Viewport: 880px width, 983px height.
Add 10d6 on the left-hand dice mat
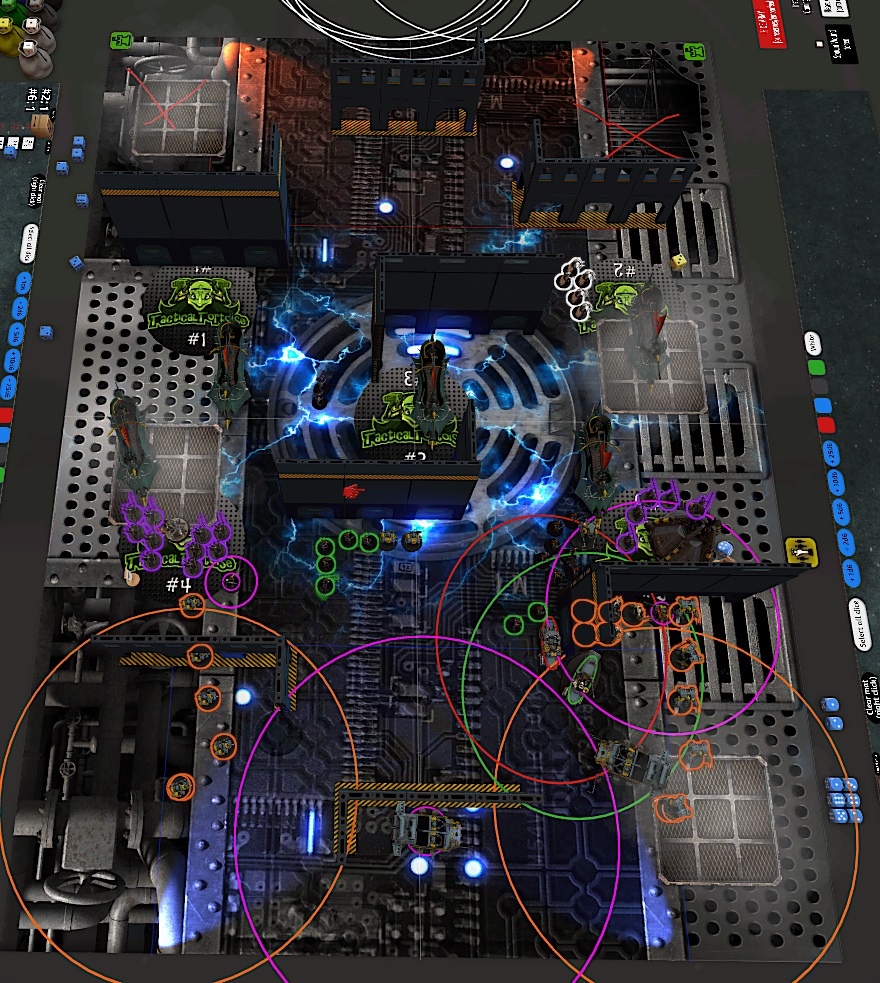(x=10, y=362)
